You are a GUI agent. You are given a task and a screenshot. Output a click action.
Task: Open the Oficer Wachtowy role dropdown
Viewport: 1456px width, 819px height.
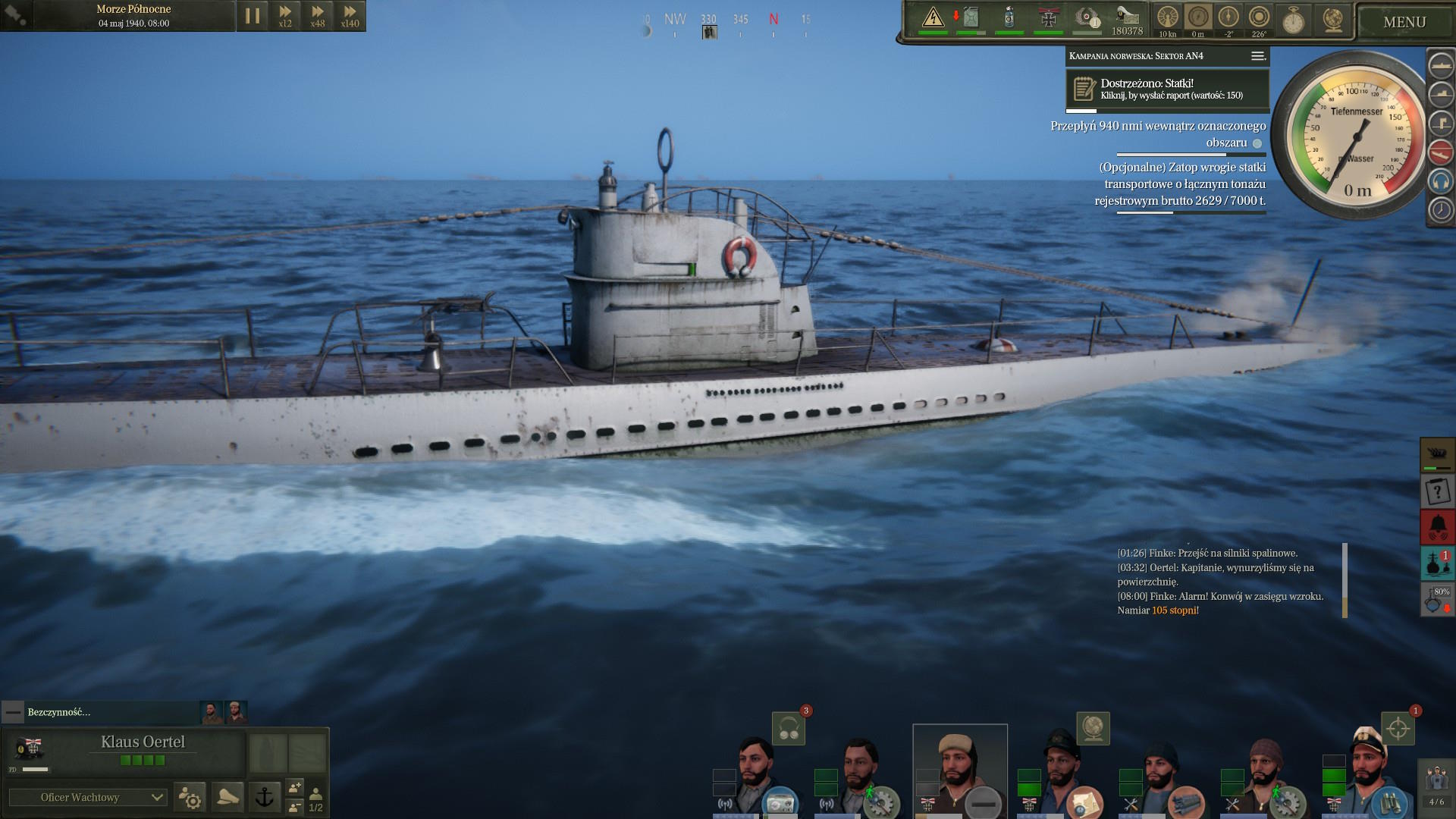(x=87, y=797)
